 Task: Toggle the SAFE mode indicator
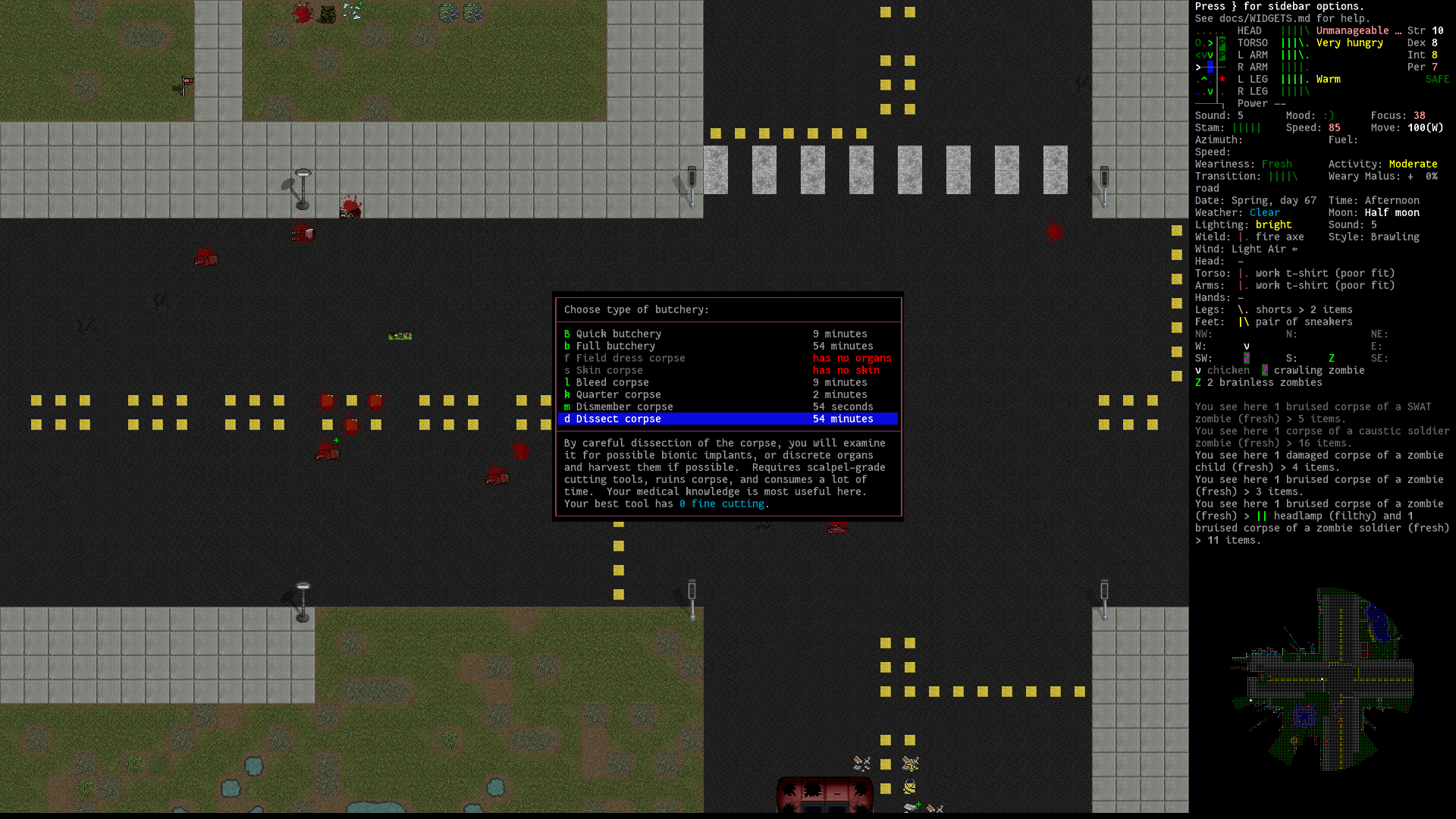click(x=1437, y=79)
